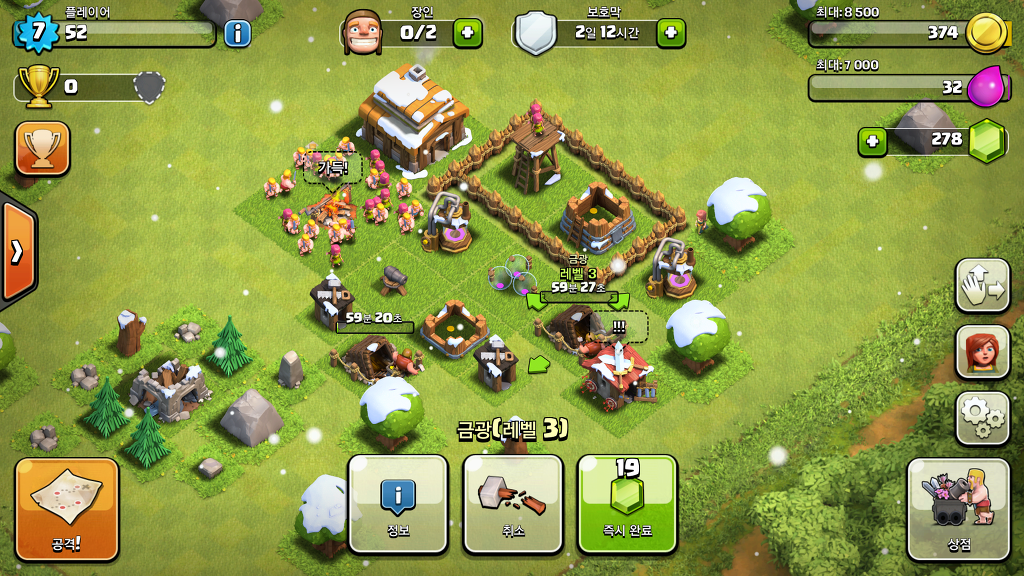Cancel the upgrade with 취소
The image size is (1024, 576).
click(x=513, y=503)
